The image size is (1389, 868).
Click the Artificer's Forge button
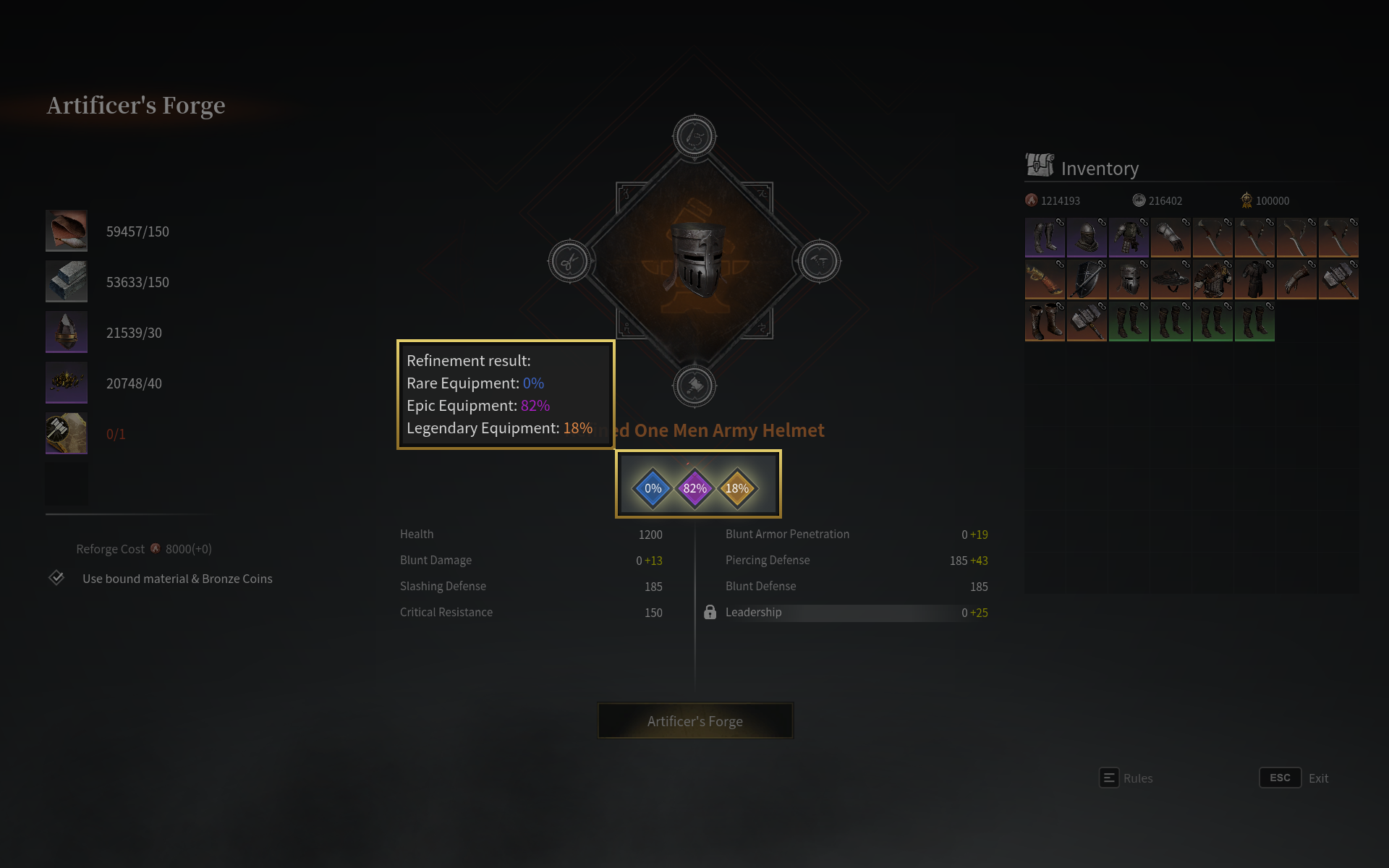694,721
